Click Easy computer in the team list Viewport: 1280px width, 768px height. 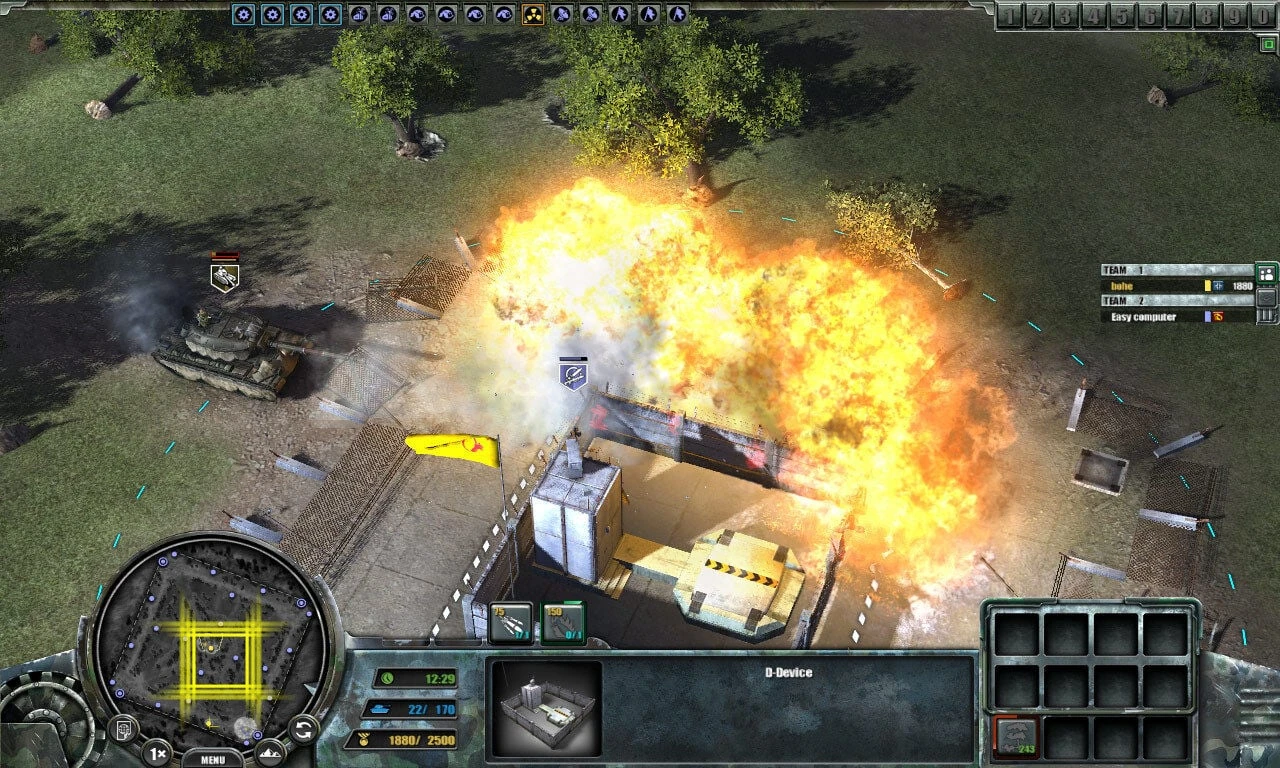[x=1143, y=316]
